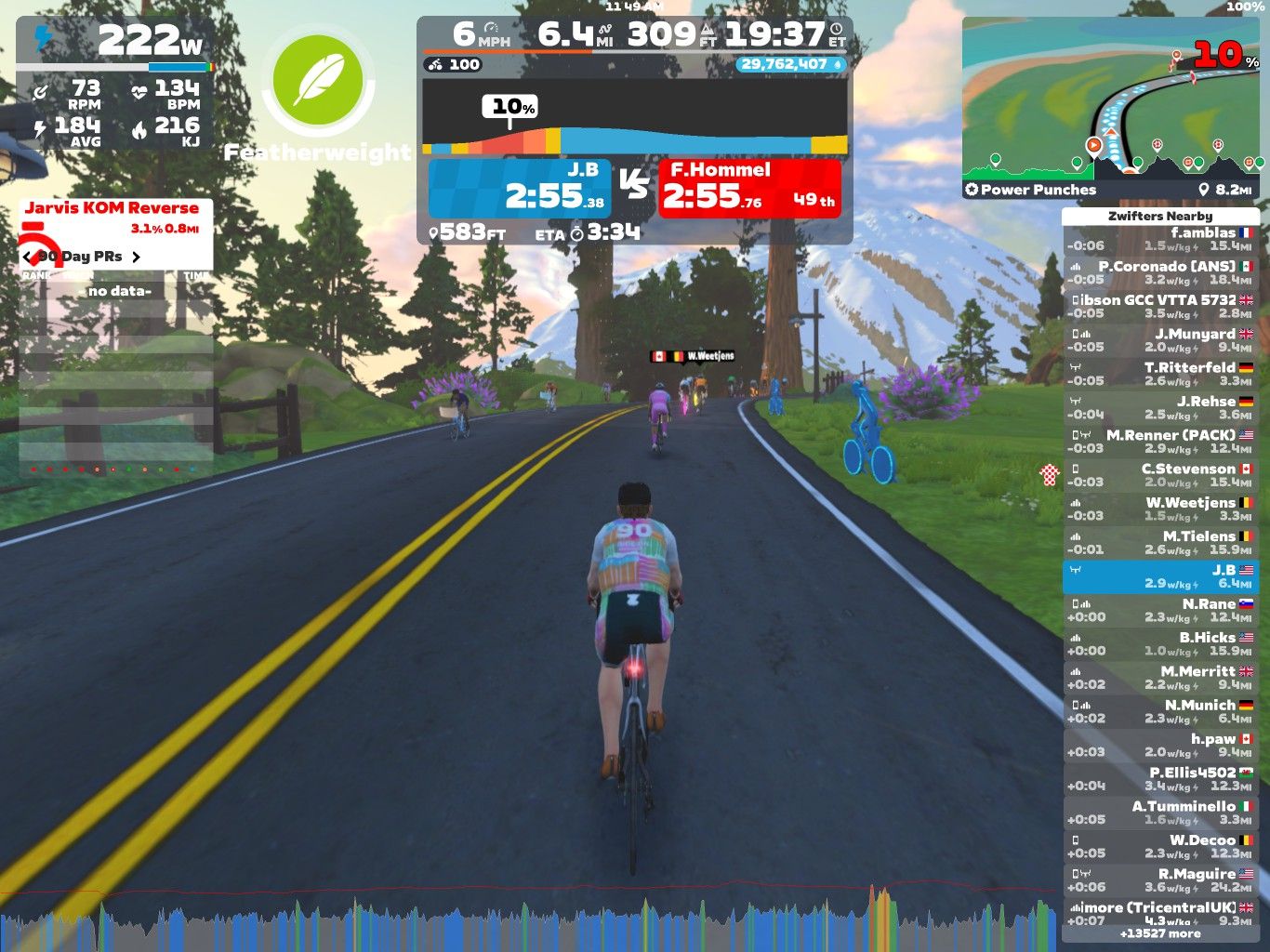Click the highlighted J.B rider row
Image resolution: width=1270 pixels, height=952 pixels.
(x=1159, y=576)
